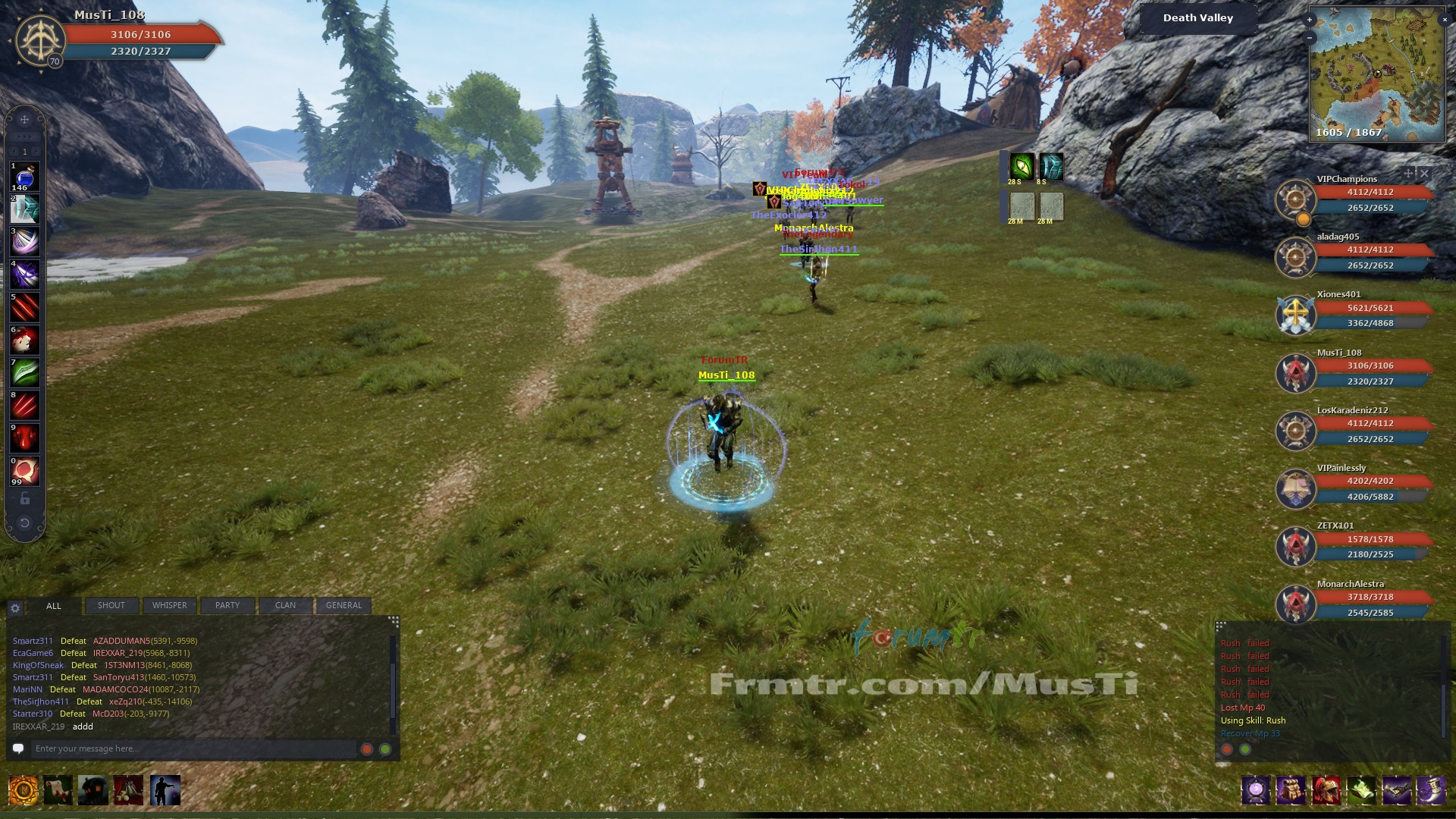Close the party list panel
This screenshot has height=819, width=1456.
point(1424,174)
